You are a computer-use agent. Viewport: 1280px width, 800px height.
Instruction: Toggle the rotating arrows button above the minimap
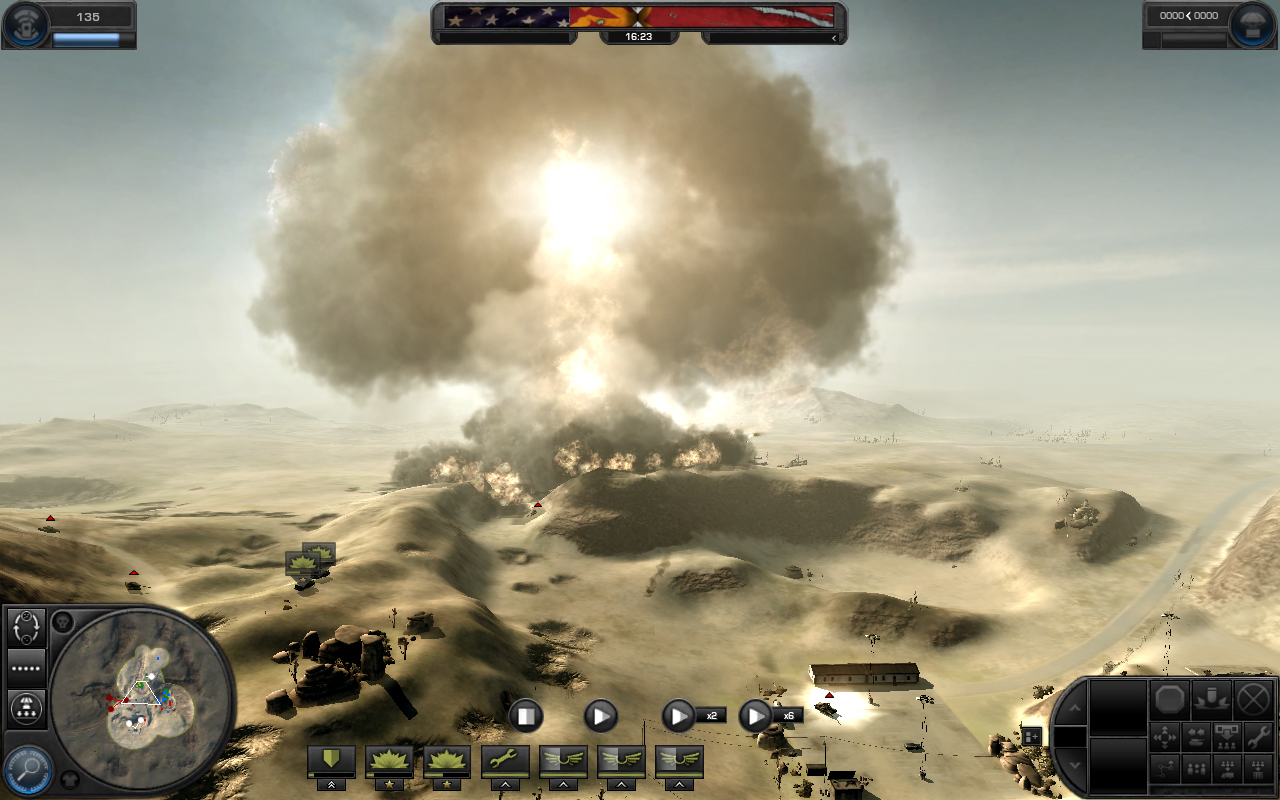click(x=27, y=628)
